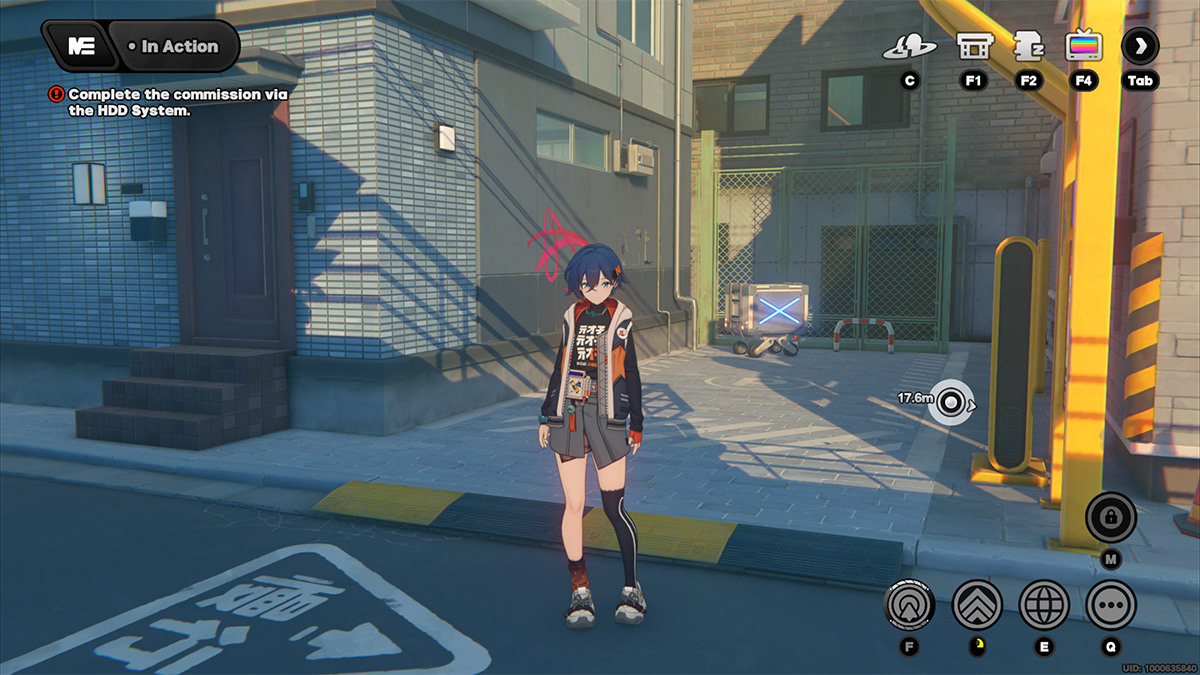Image resolution: width=1200 pixels, height=675 pixels.
Task: Open the three-dots more options button
Action: tap(1111, 604)
